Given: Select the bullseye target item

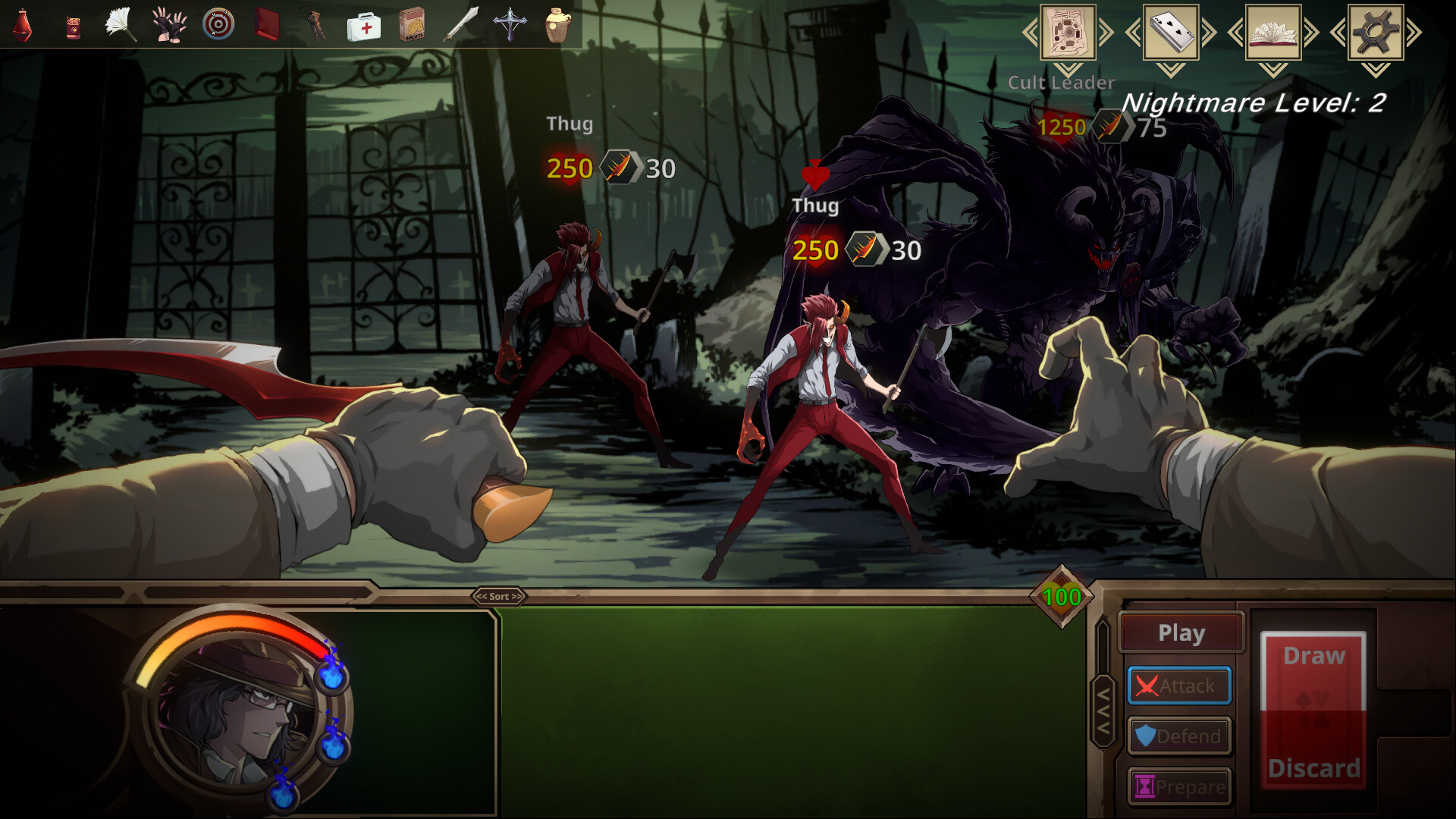Looking at the screenshot, I should click(218, 25).
